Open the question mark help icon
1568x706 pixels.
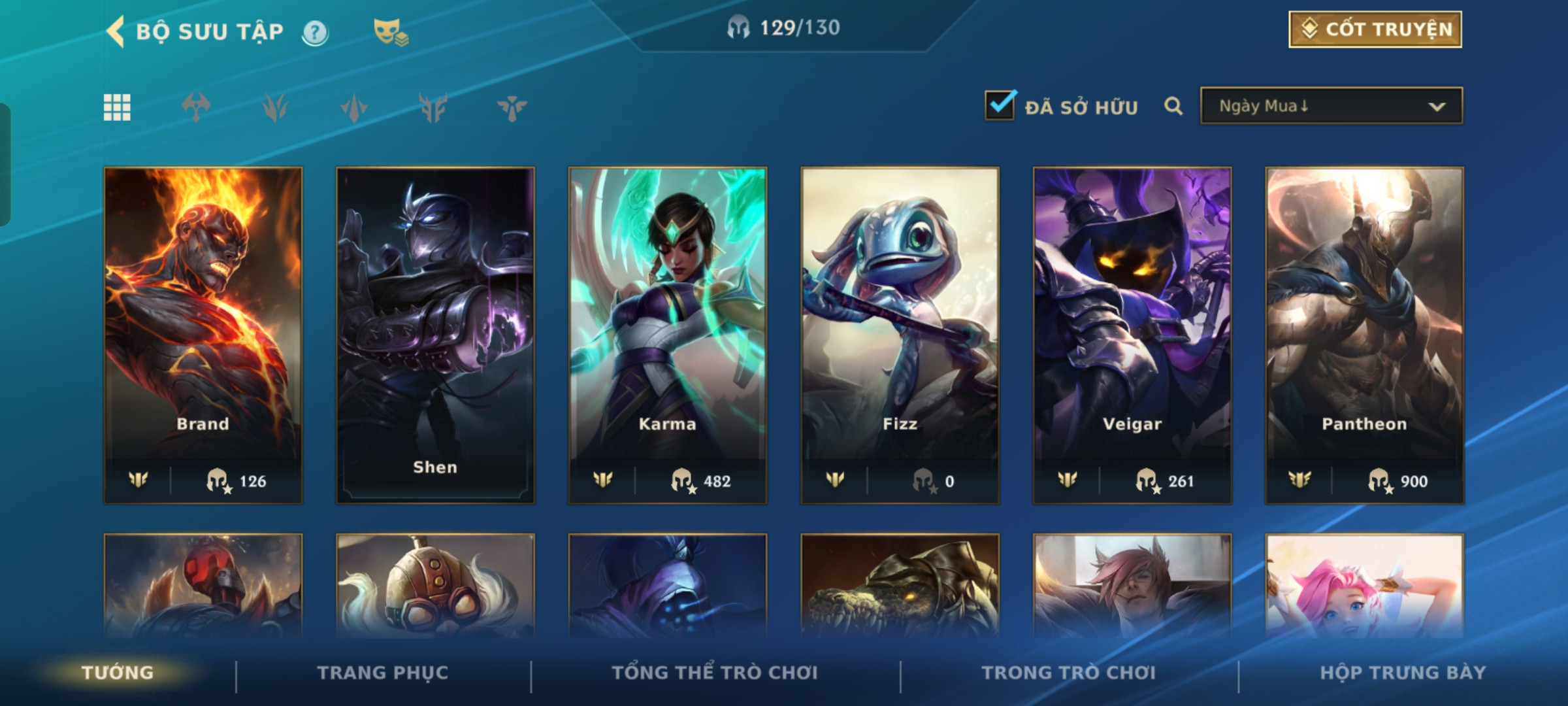pos(315,32)
